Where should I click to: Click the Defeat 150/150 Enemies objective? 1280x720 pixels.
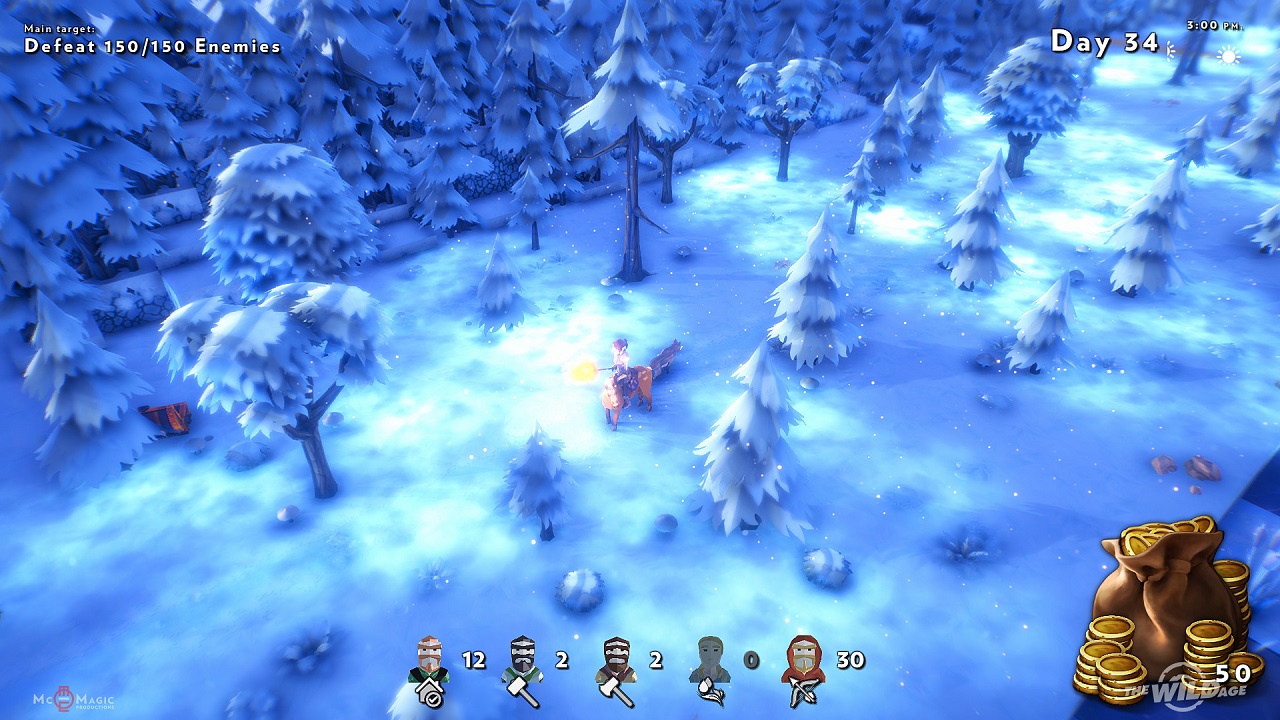153,46
